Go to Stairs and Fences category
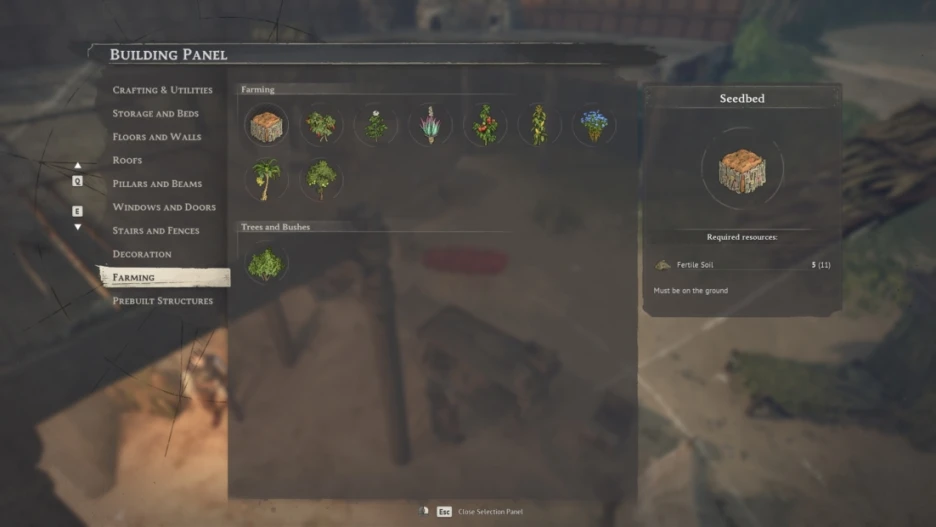This screenshot has height=527, width=936. 155,231
